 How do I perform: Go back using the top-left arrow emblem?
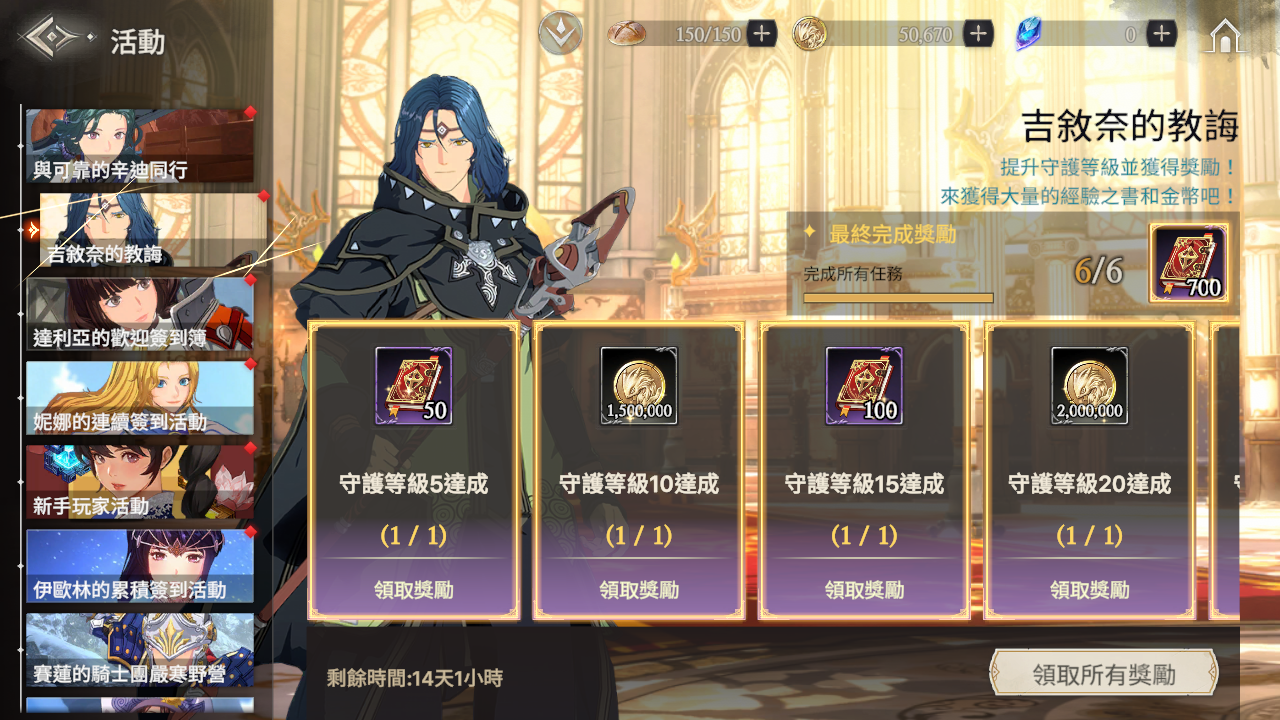(54, 39)
